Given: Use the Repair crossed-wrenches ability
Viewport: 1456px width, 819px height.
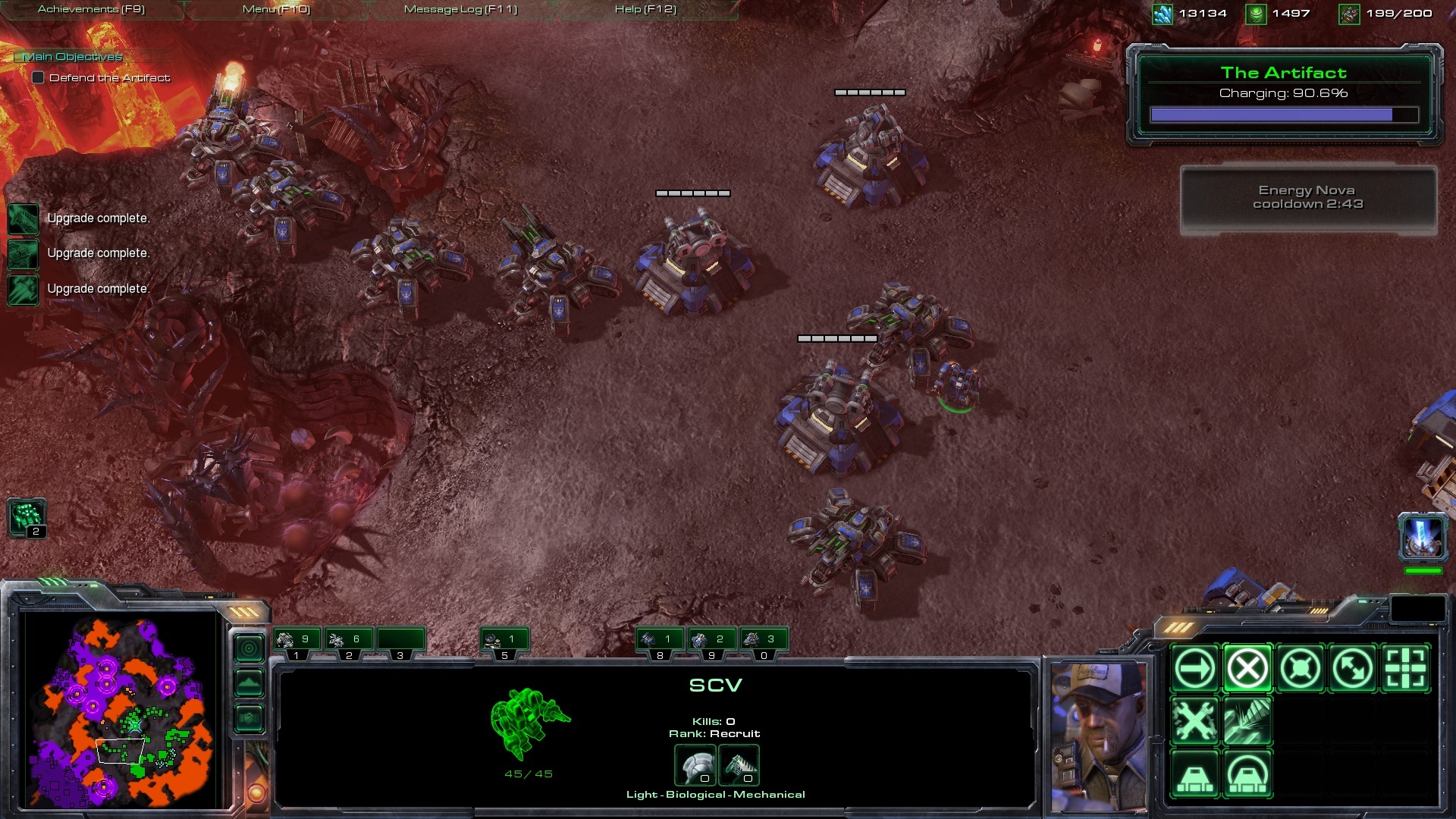Looking at the screenshot, I should tap(1194, 720).
